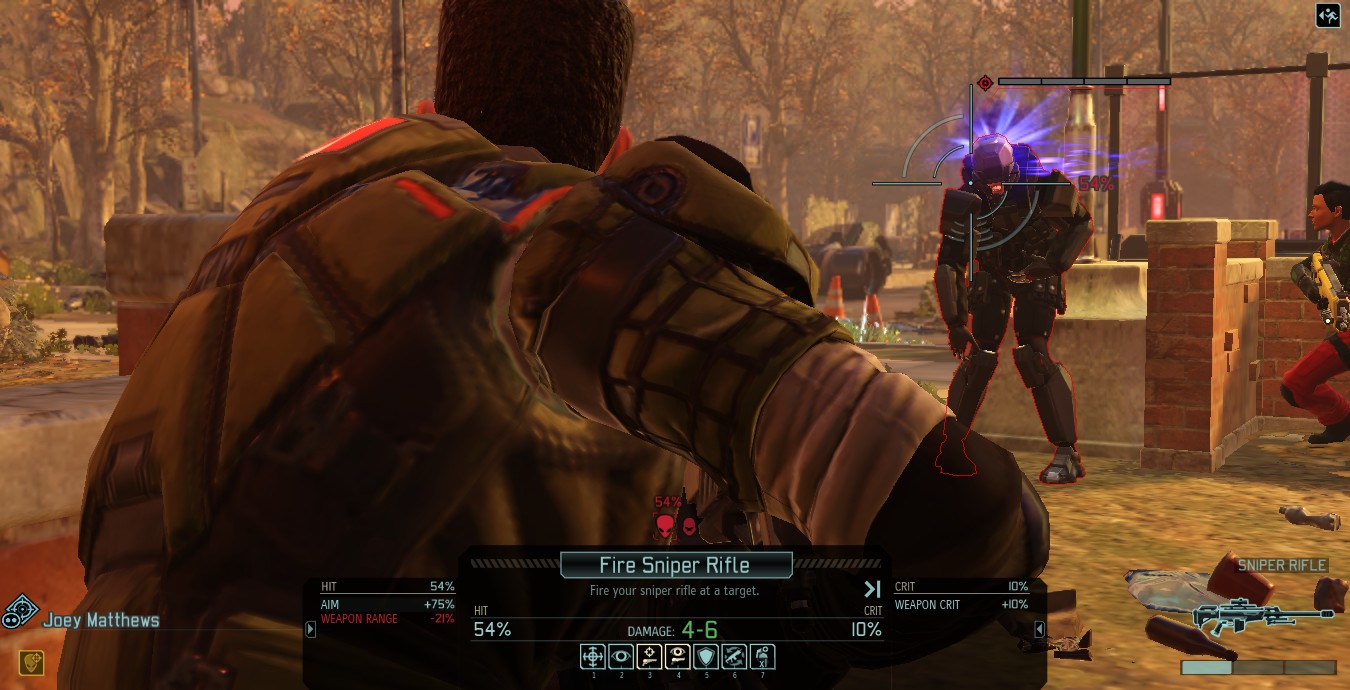The image size is (1350, 690).
Task: Target the dark second alien head icon
Action: point(688,524)
